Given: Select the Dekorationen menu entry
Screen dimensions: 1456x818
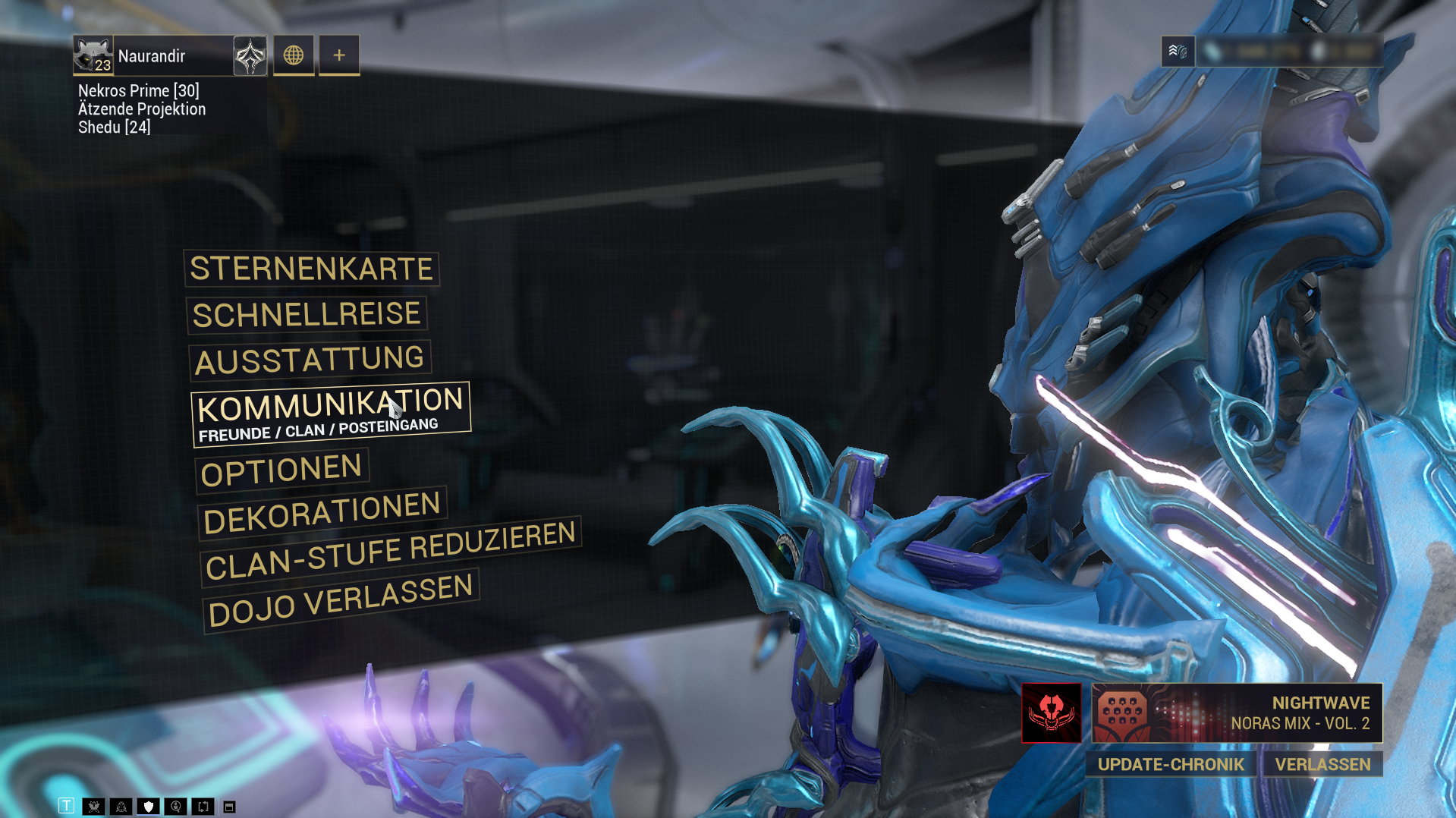Looking at the screenshot, I should pos(322,513).
